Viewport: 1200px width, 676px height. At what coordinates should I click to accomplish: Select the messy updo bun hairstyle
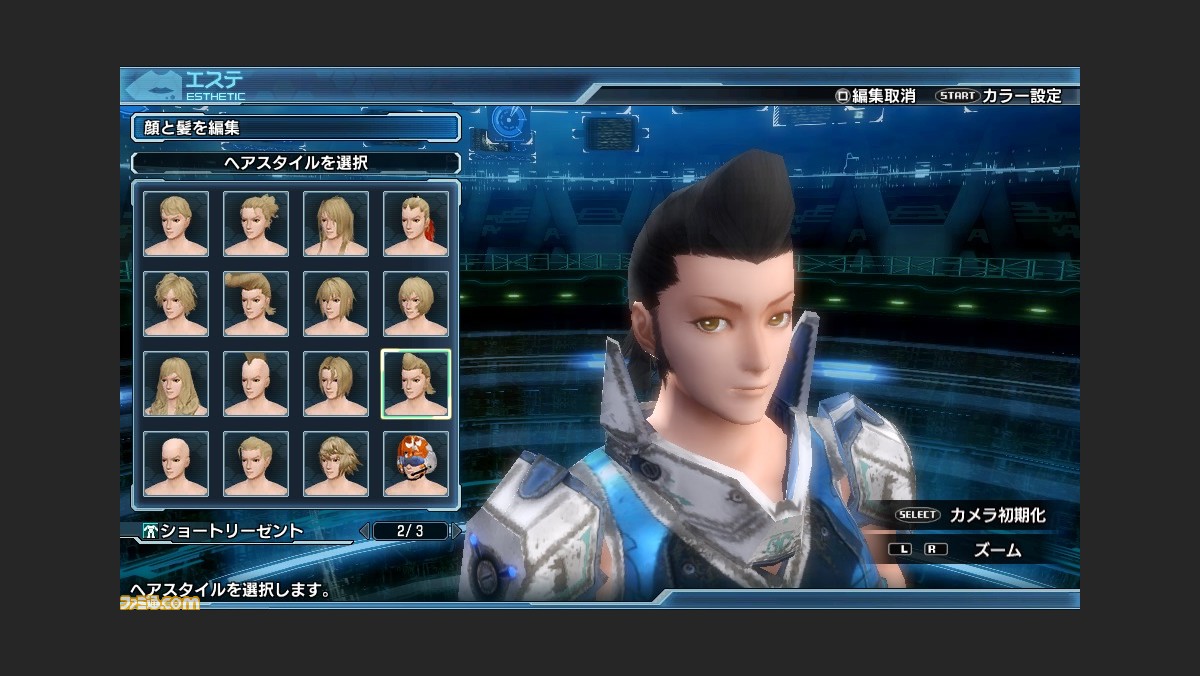pyautogui.click(x=256, y=224)
